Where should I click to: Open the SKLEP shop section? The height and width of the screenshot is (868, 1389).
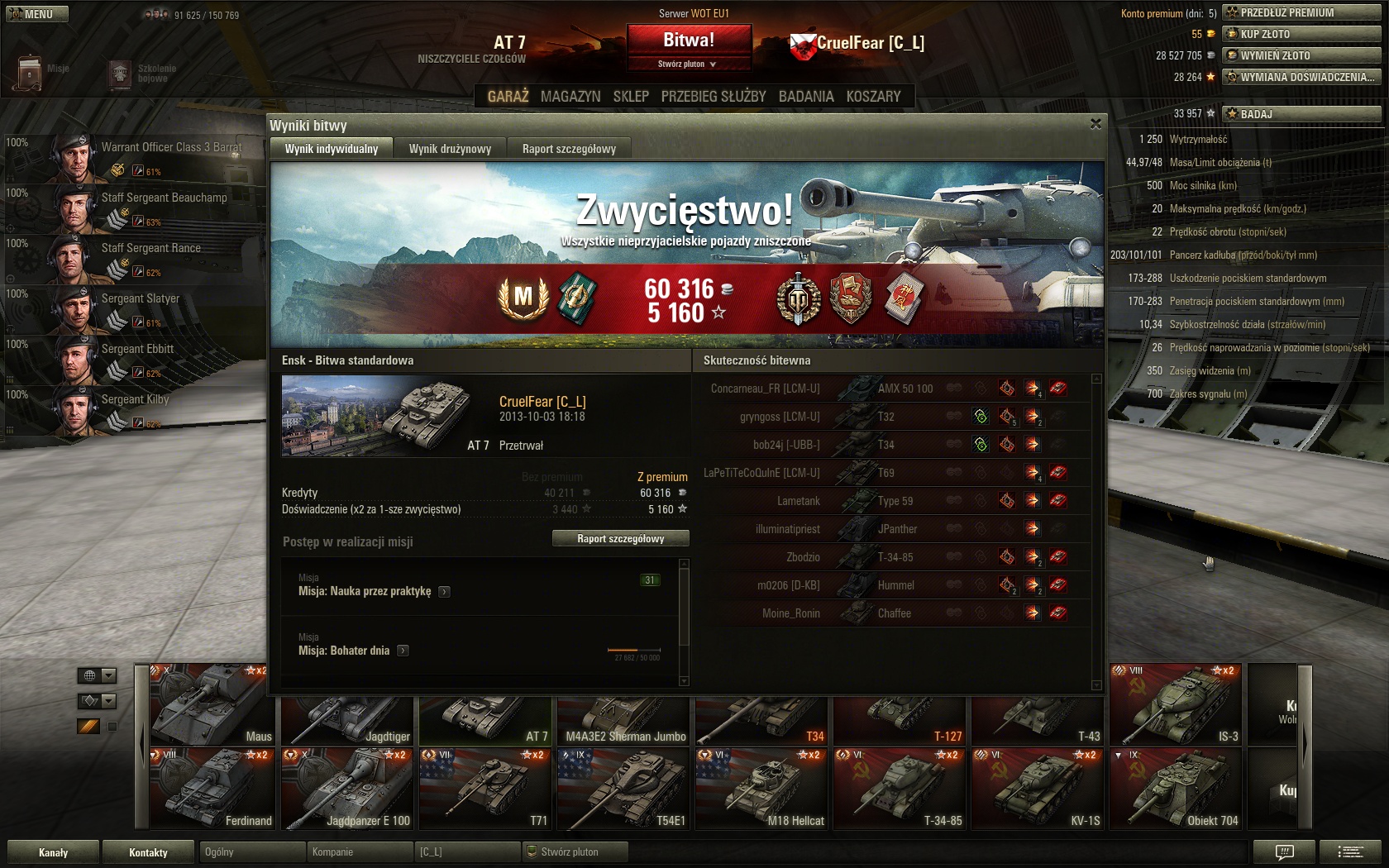631,97
